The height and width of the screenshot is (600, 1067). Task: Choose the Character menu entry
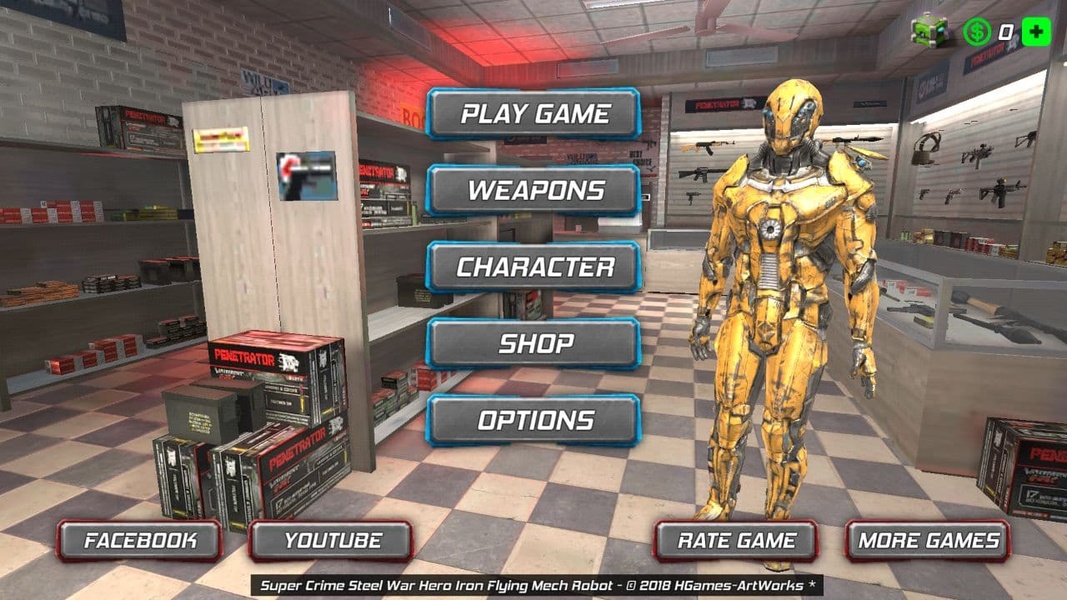coord(534,267)
